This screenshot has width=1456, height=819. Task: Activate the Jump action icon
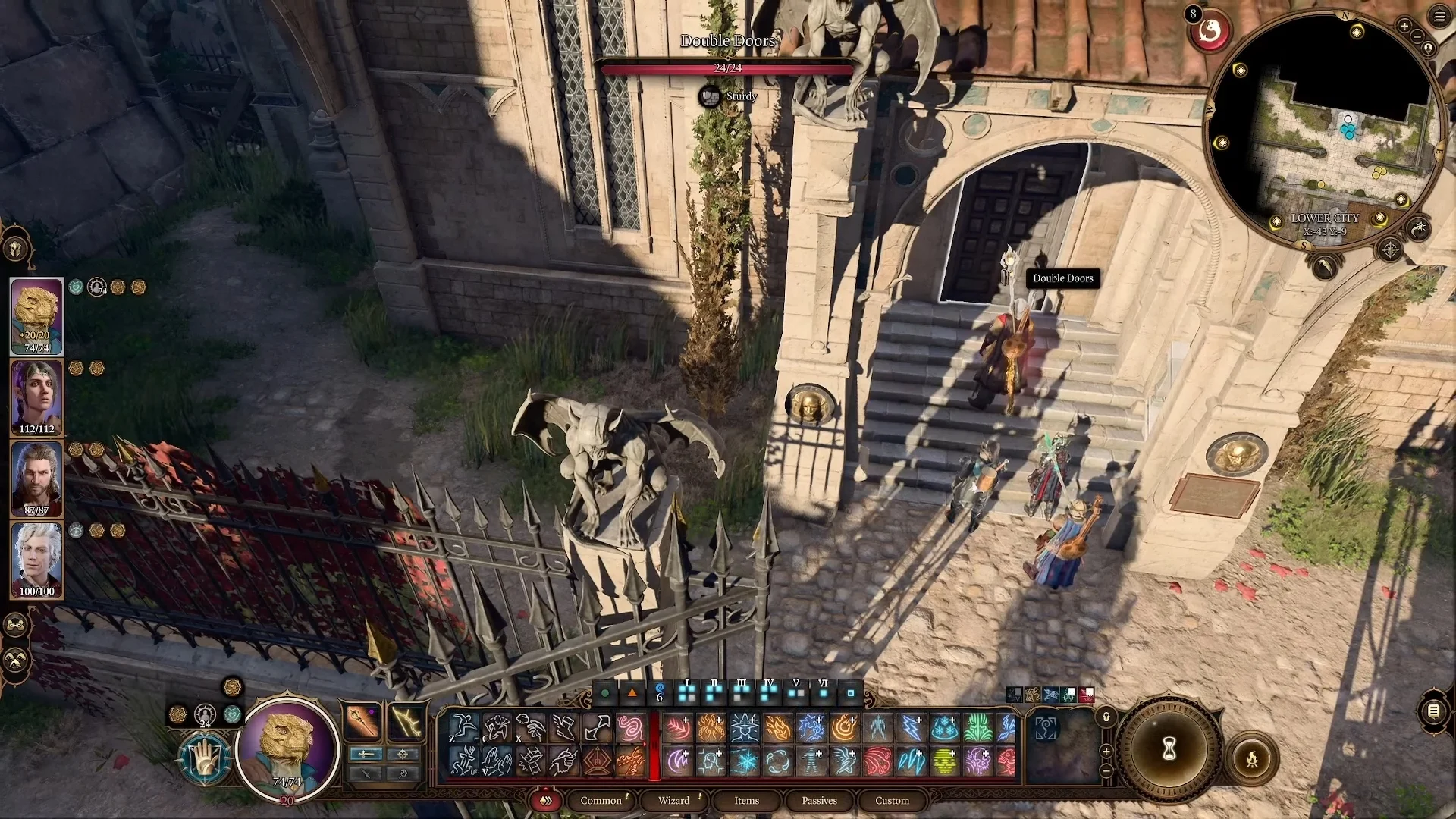(x=463, y=728)
